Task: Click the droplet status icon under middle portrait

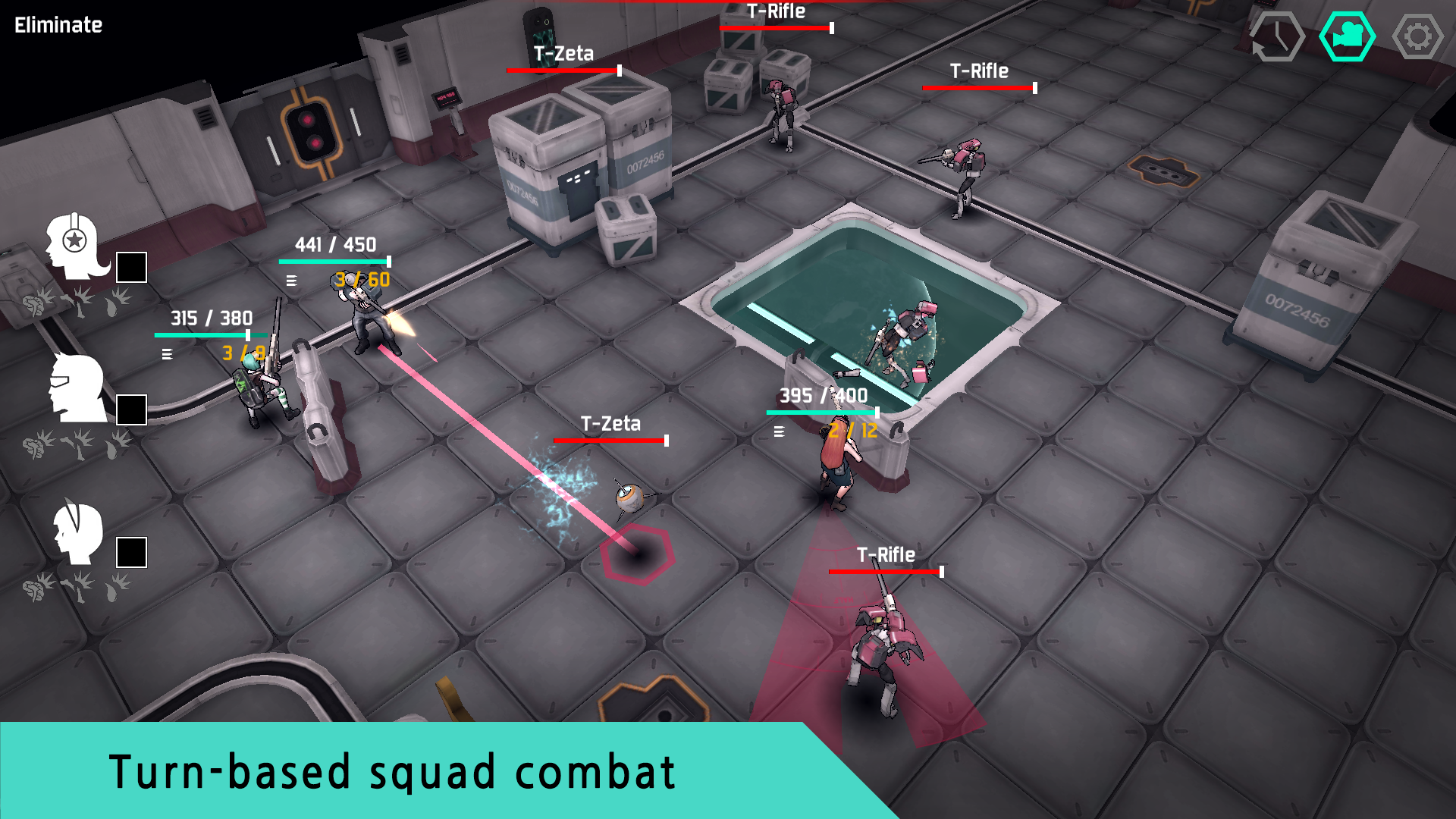Action: (x=112, y=447)
